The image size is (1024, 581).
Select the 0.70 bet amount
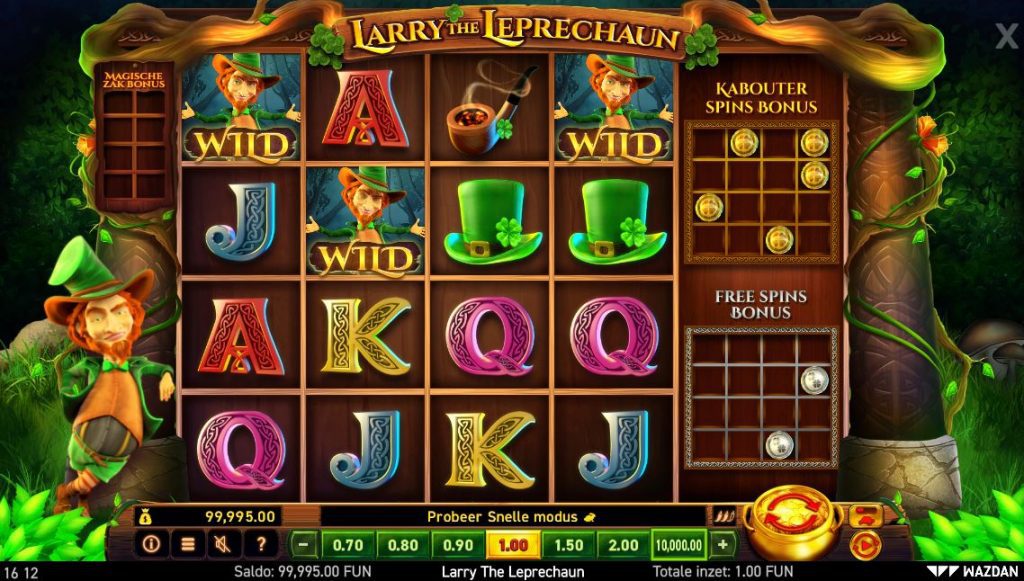coord(348,546)
